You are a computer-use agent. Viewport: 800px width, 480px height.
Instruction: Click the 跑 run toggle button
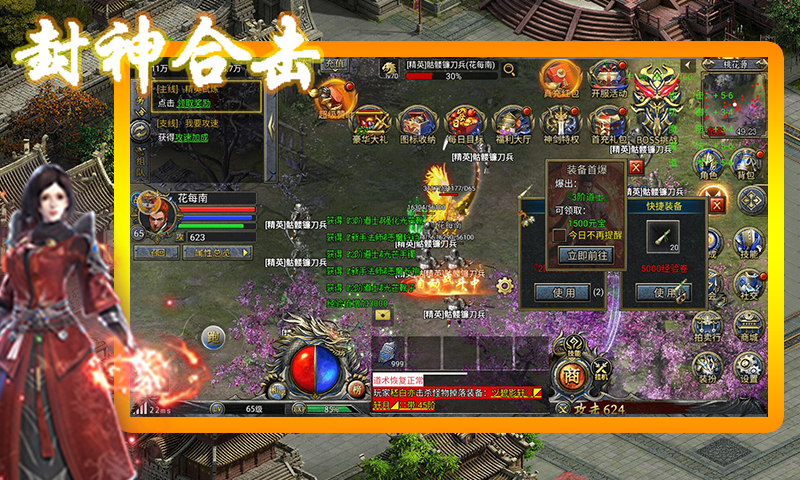213,337
